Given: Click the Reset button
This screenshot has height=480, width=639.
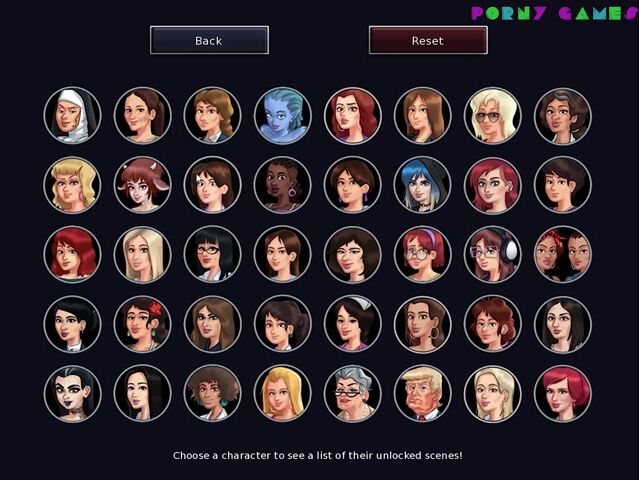Looking at the screenshot, I should (x=428, y=40).
